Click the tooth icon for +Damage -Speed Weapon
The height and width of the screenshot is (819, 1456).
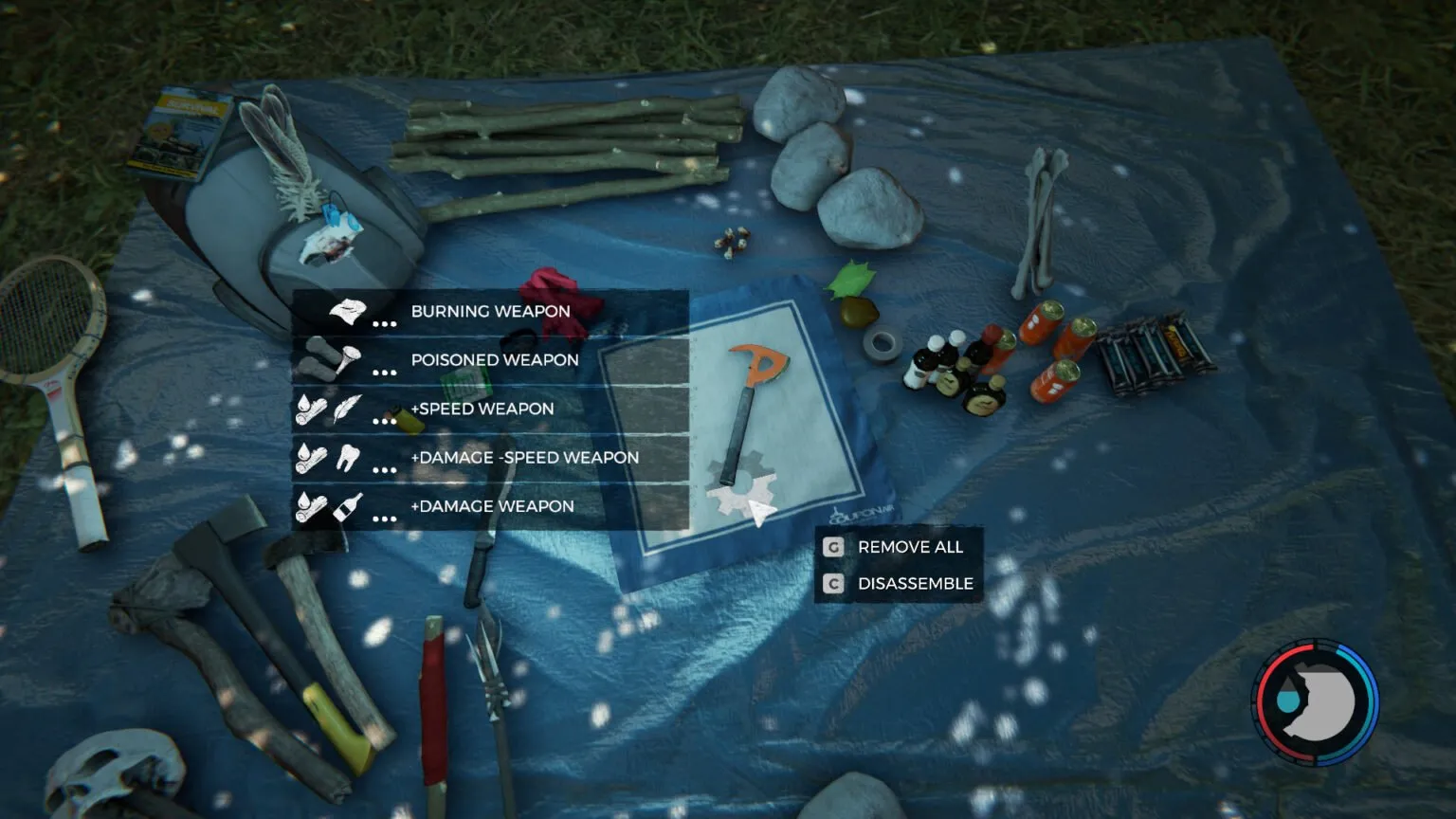pyautogui.click(x=347, y=457)
